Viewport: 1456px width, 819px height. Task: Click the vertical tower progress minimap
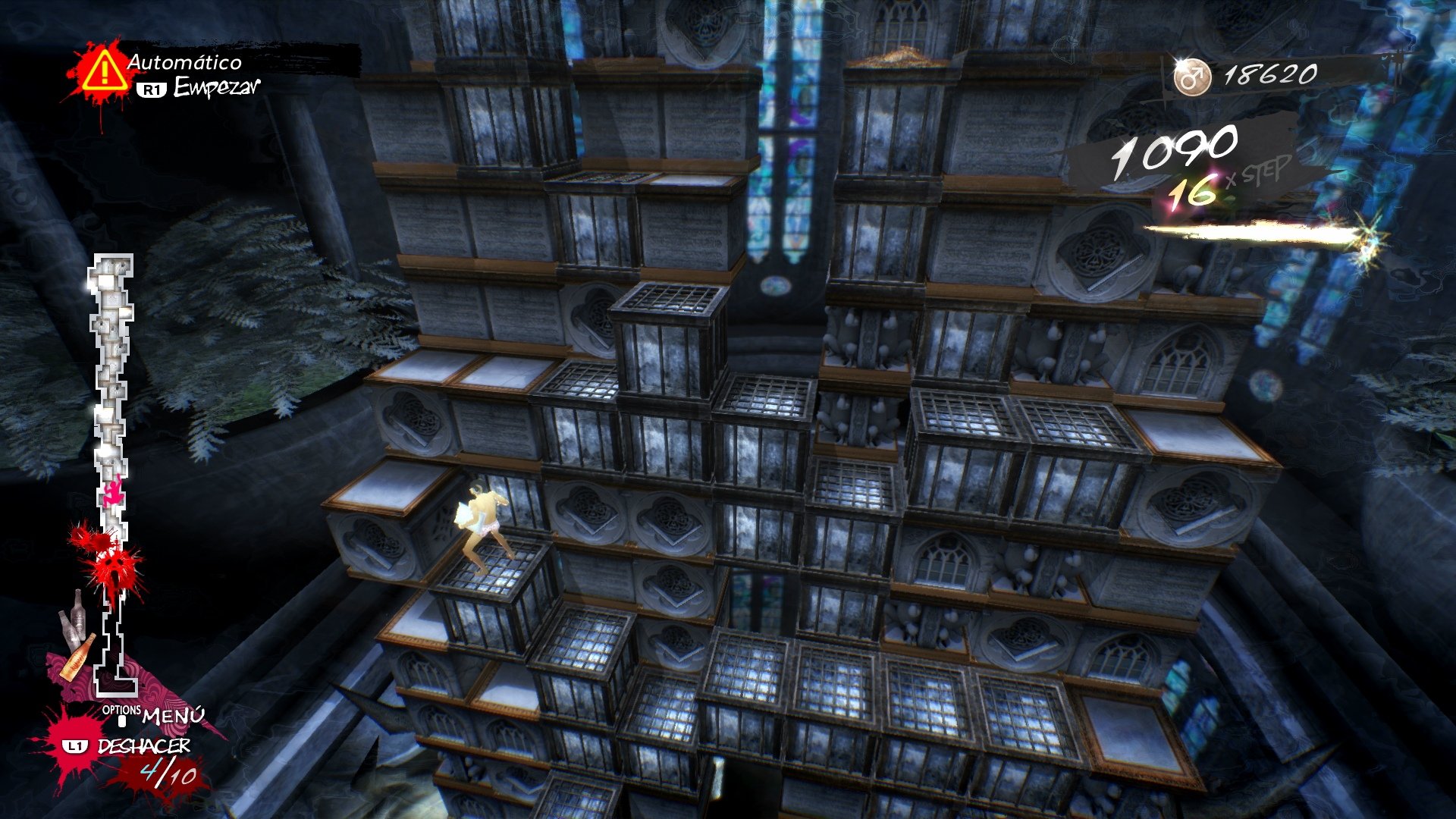pyautogui.click(x=112, y=470)
